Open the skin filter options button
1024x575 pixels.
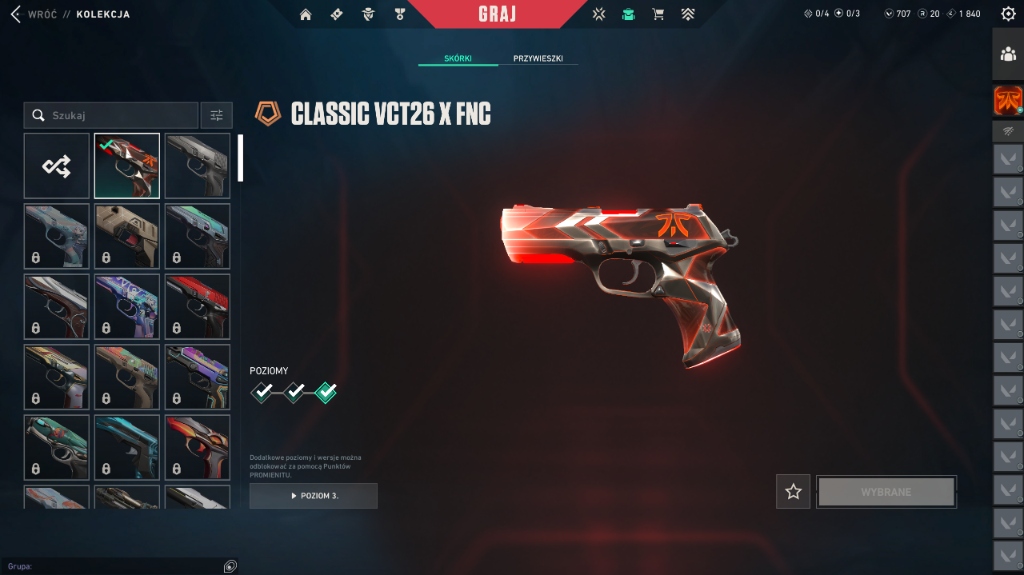(217, 116)
